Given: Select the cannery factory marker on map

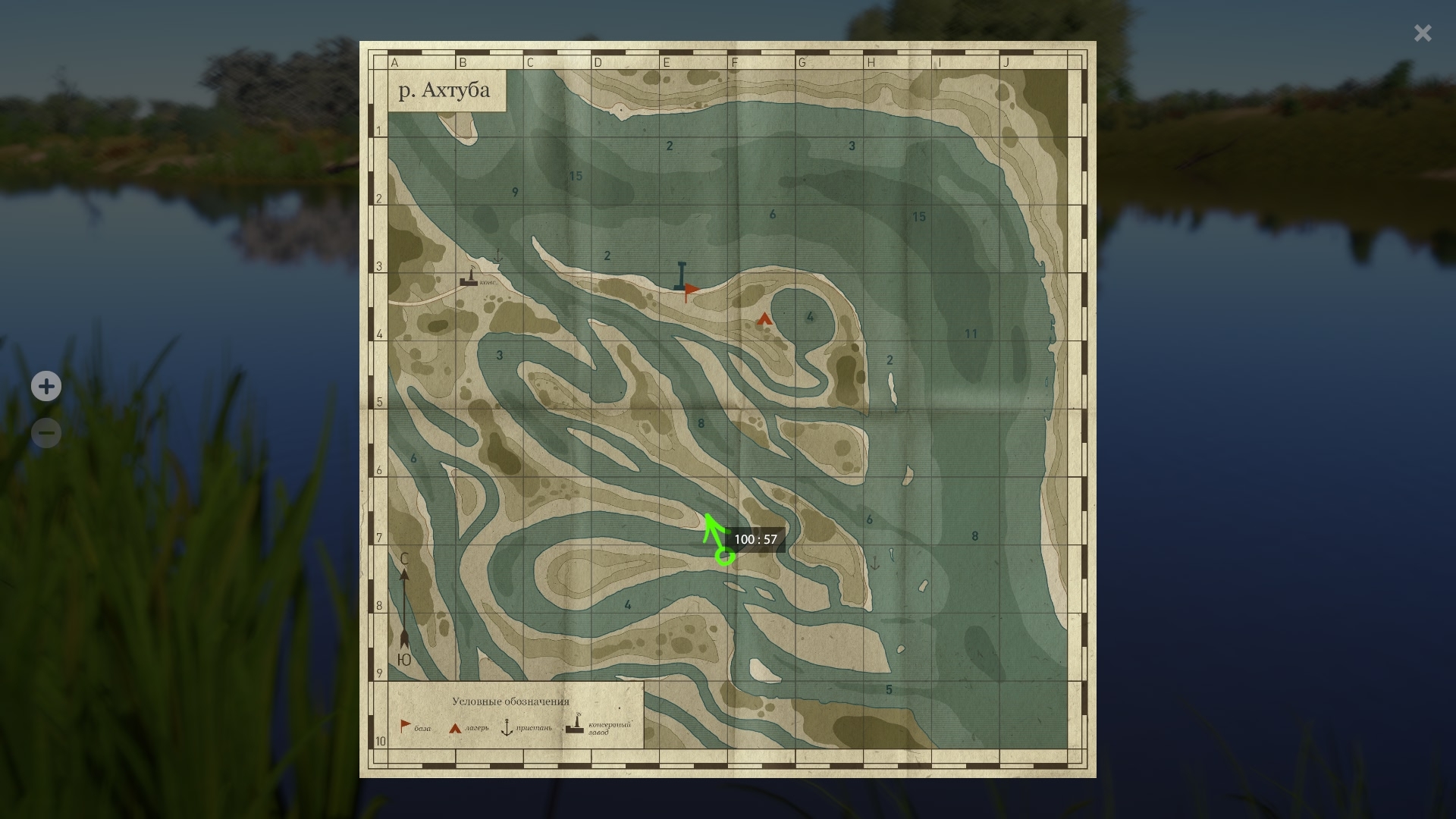Looking at the screenshot, I should pyautogui.click(x=470, y=278).
